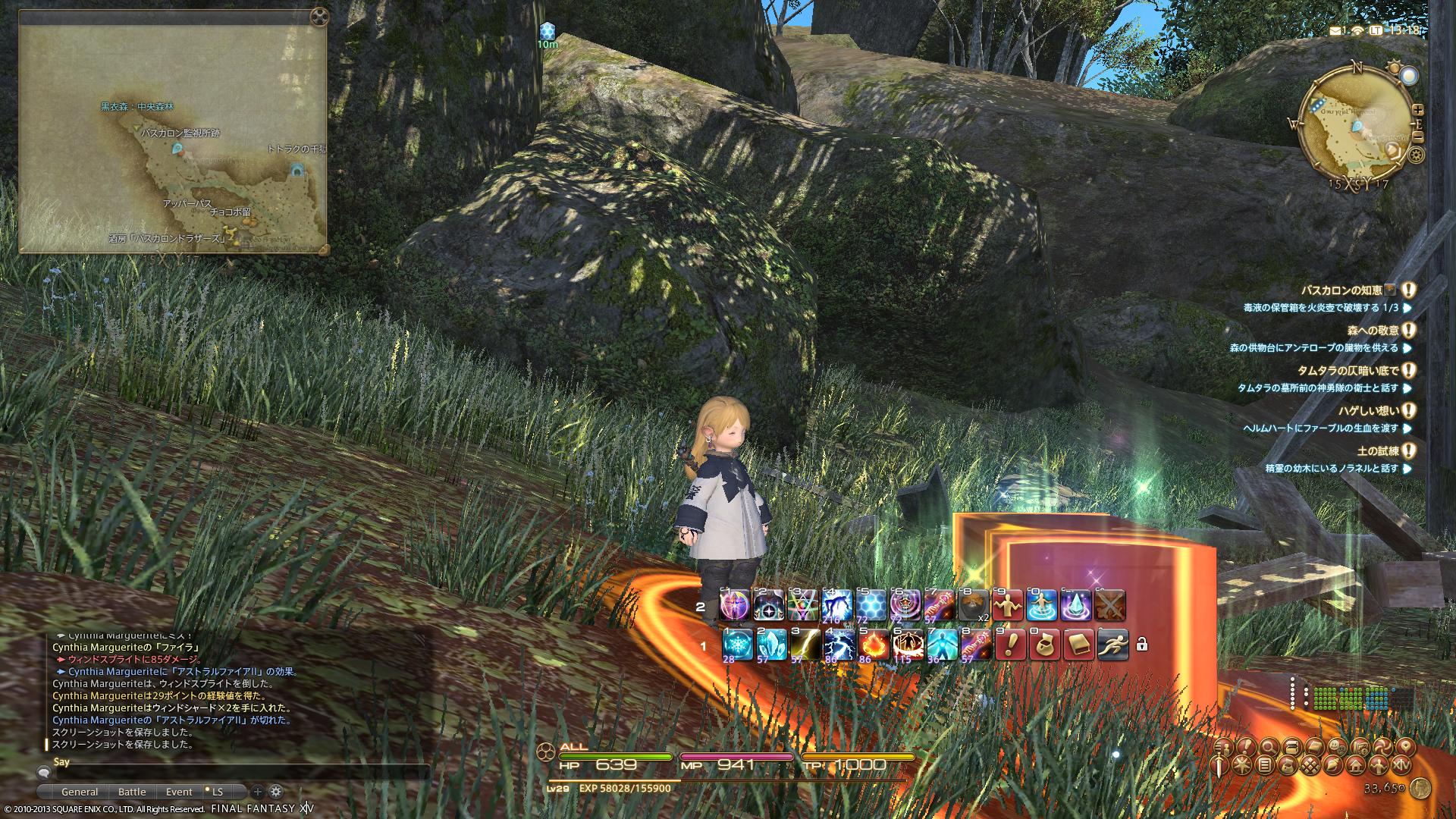This screenshot has width=1456, height=819.
Task: Zoom out the minimap with minus button
Action: pyautogui.click(x=1418, y=138)
